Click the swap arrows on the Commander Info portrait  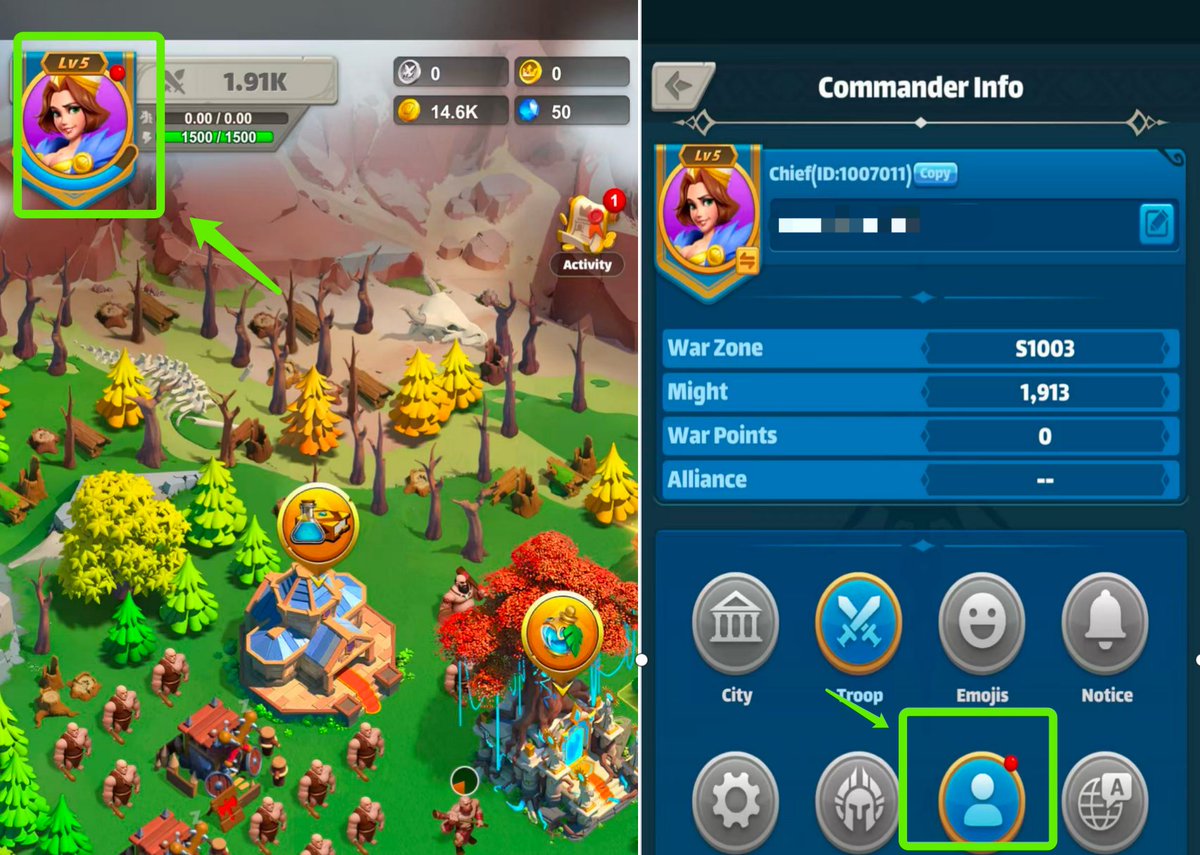click(745, 262)
